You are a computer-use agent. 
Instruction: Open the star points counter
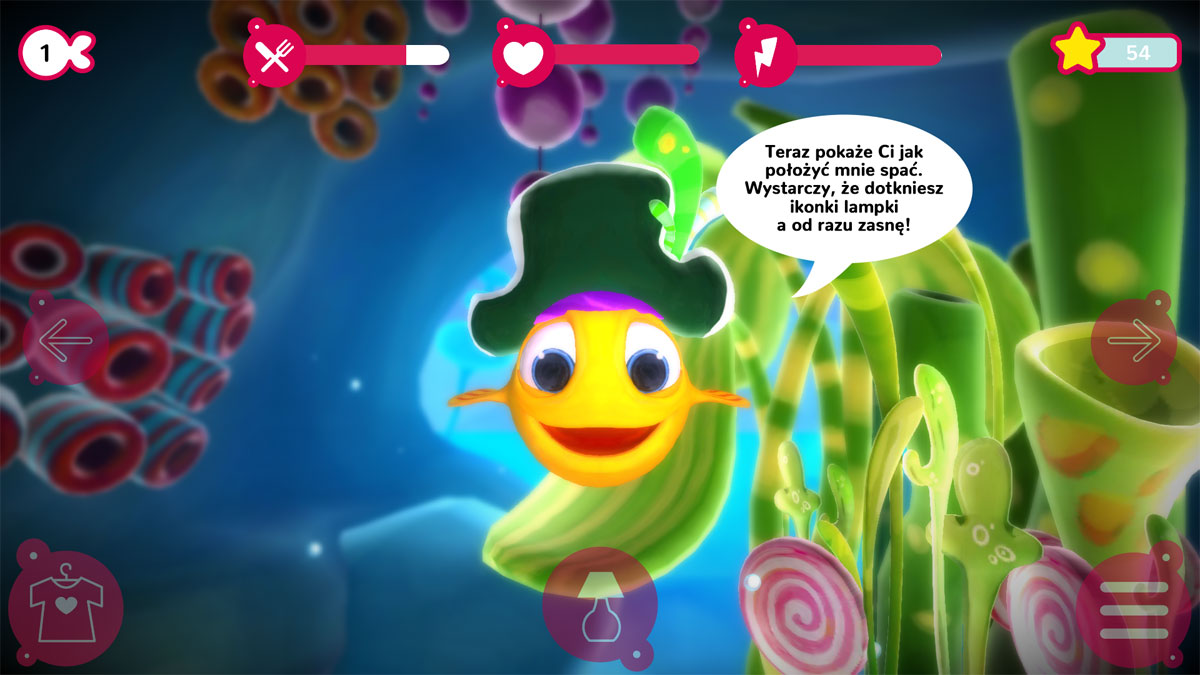tap(1116, 53)
